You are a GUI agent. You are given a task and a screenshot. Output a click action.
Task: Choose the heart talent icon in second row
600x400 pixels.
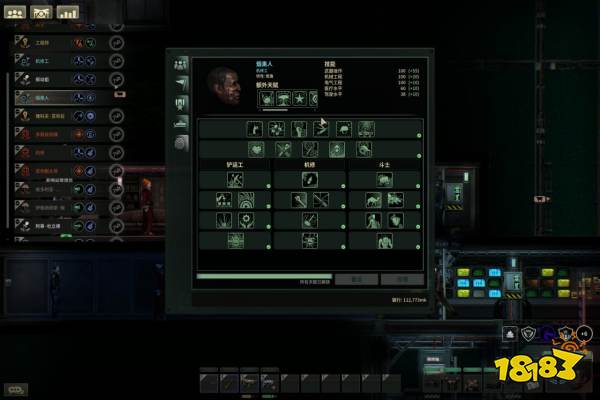tap(256, 149)
